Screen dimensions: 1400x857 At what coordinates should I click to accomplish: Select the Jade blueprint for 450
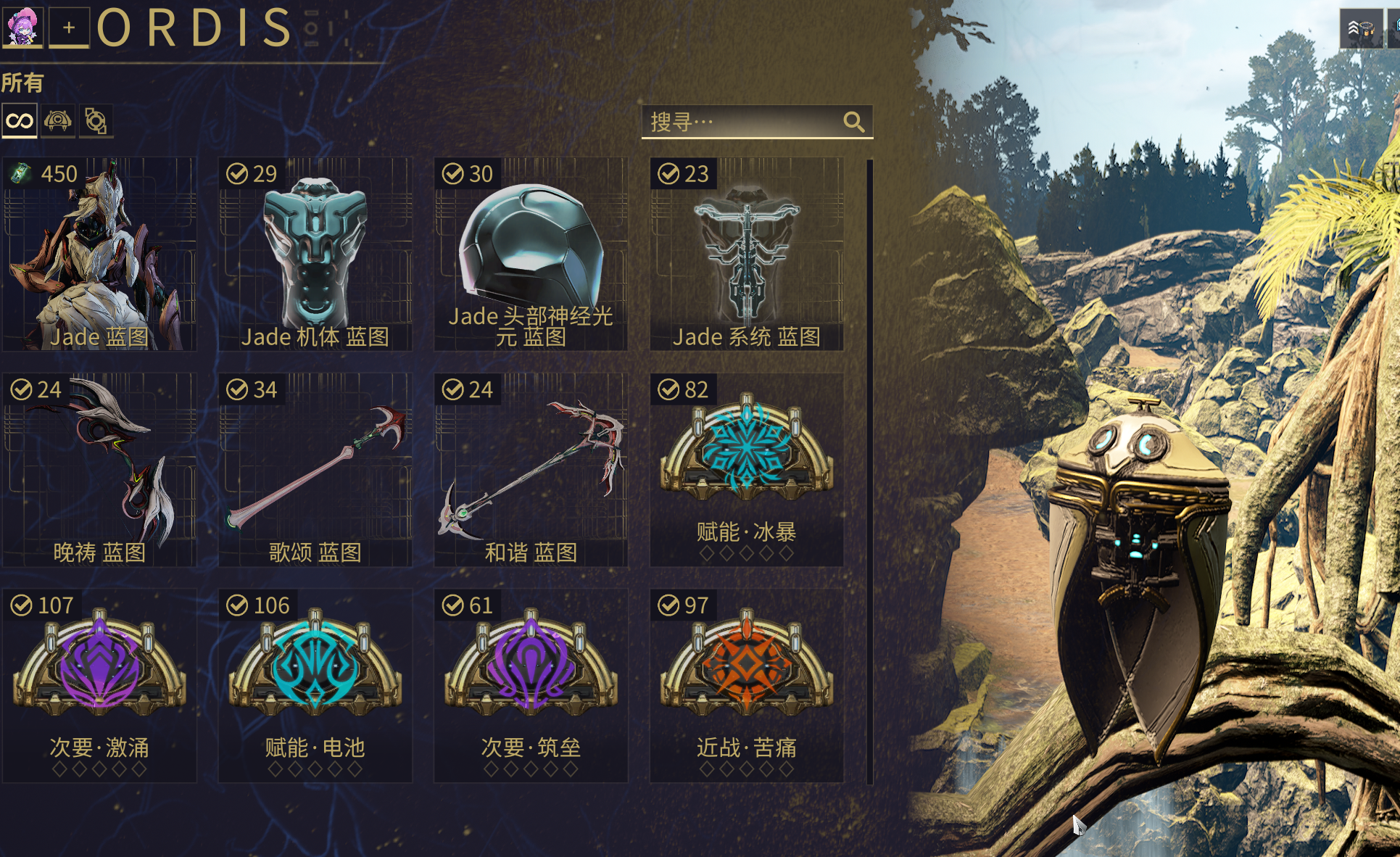[x=99, y=254]
